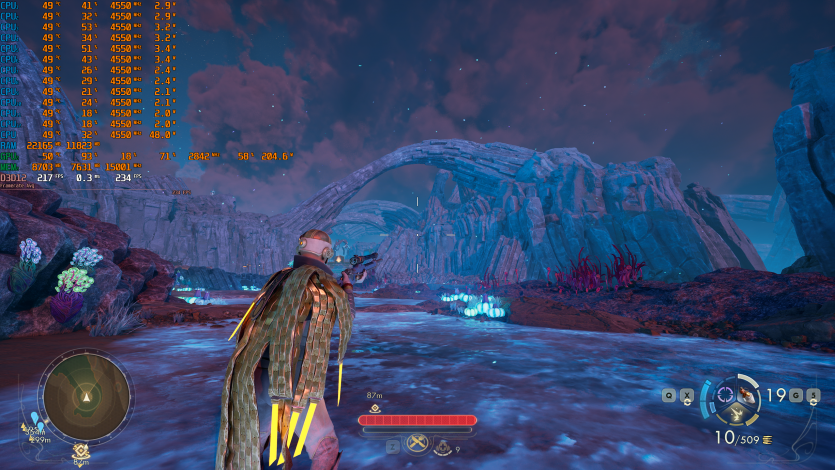Open the circular minimap

86,397
